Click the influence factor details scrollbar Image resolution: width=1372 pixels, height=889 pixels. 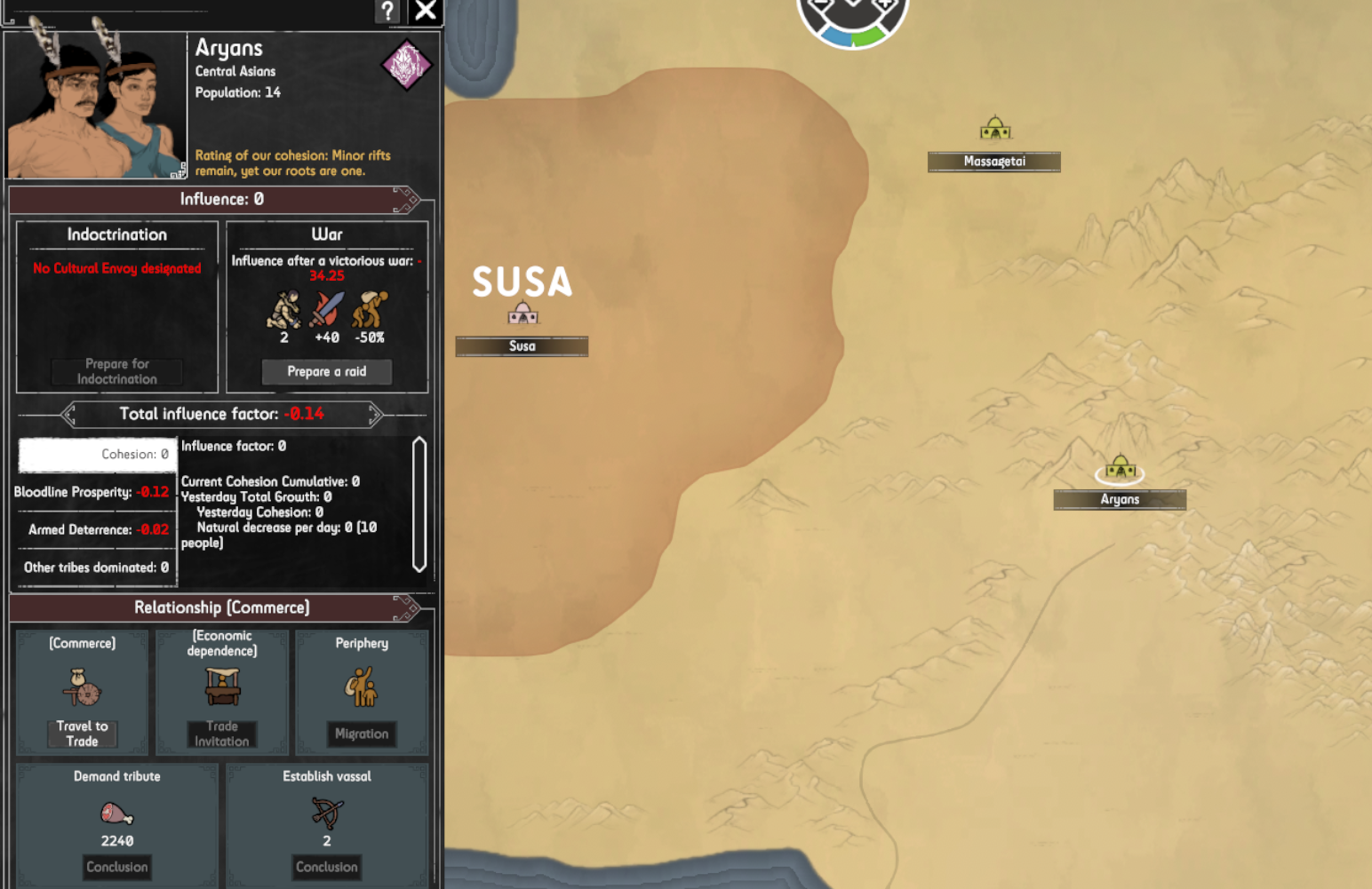pos(419,504)
